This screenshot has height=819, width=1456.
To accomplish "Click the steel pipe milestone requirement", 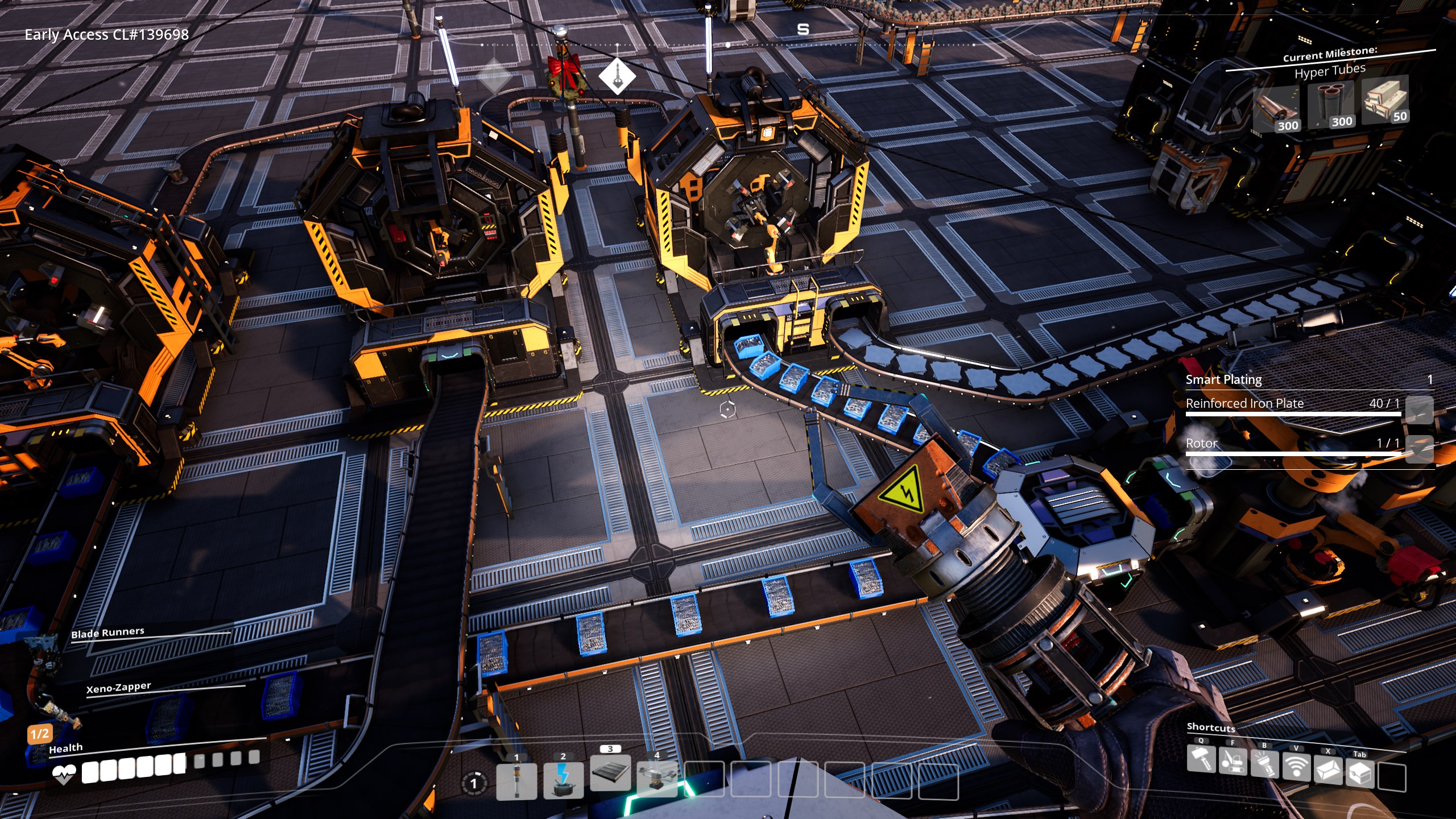I will (x=1331, y=105).
